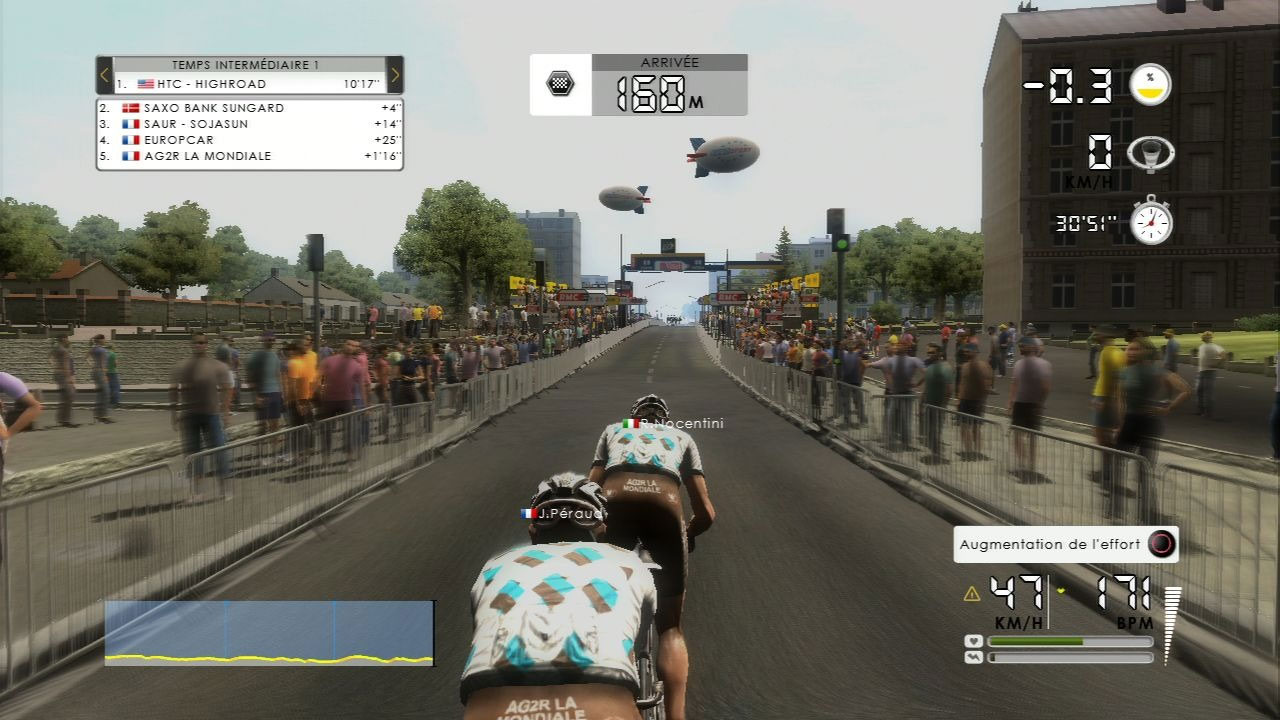The height and width of the screenshot is (720, 1280).
Task: Open next panel with the right chevron
Action: click(395, 75)
